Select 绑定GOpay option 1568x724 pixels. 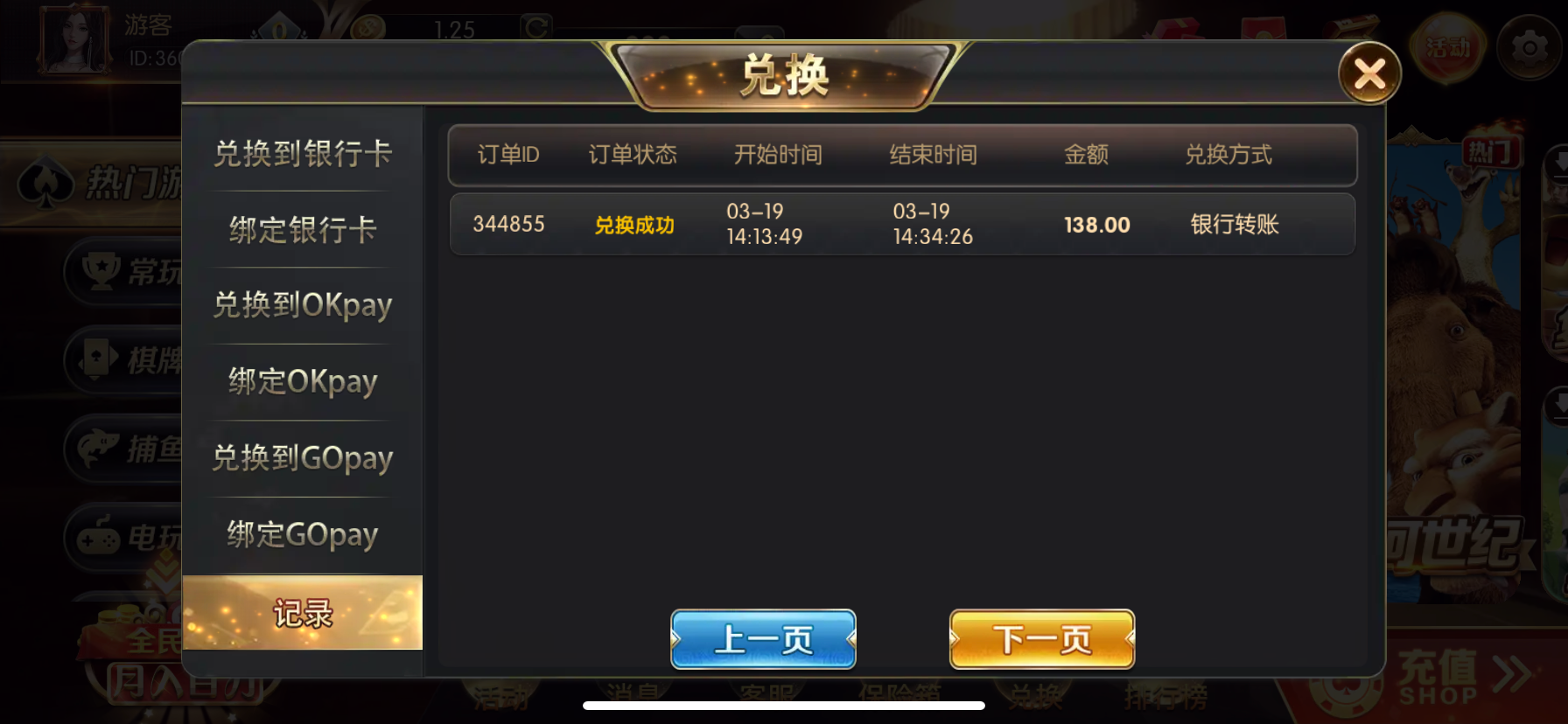pyautogui.click(x=302, y=535)
